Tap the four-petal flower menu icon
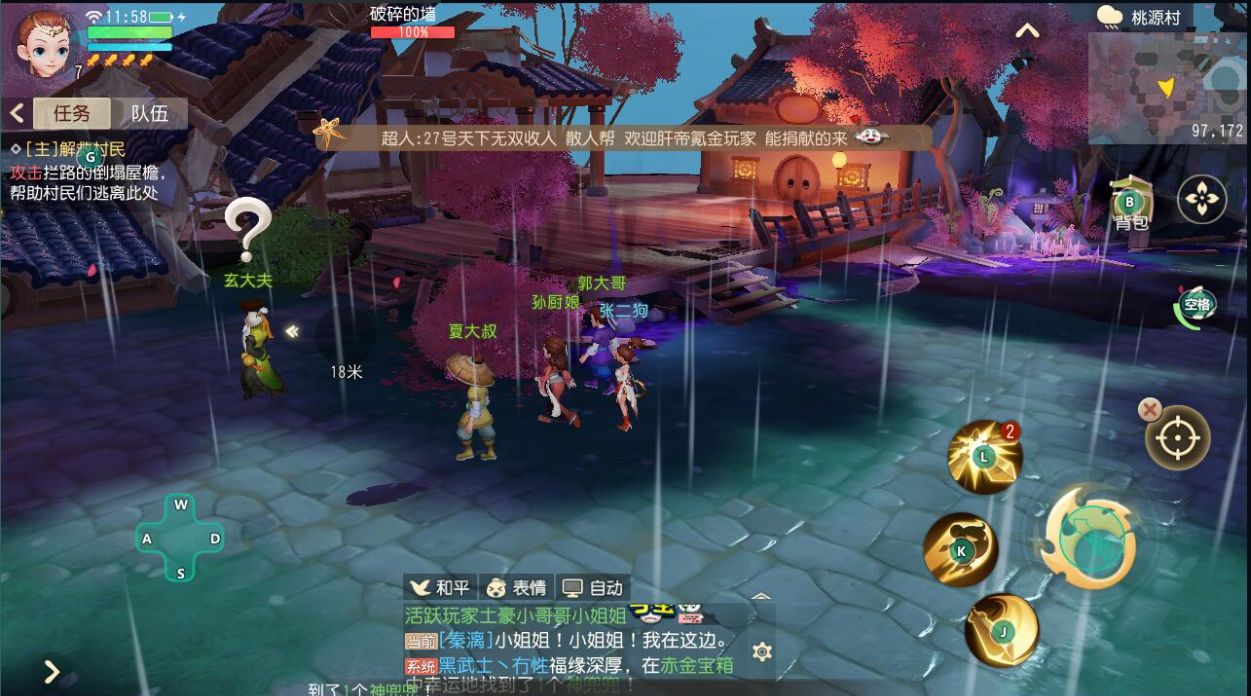1251x696 pixels. pyautogui.click(x=1201, y=199)
